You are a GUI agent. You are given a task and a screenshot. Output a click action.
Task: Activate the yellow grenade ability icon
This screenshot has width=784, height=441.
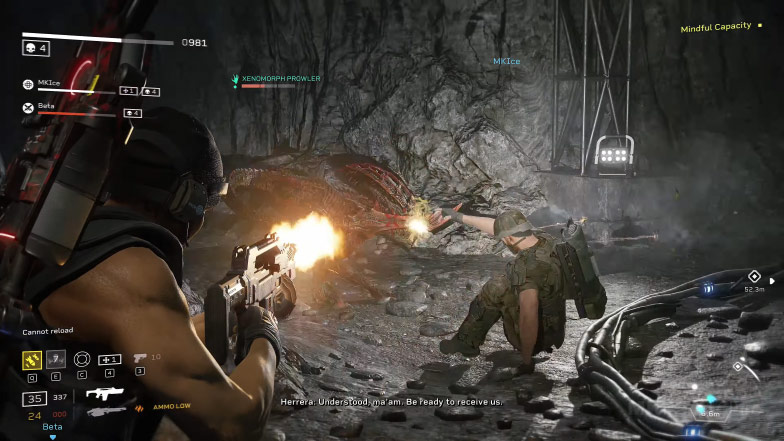coord(32,359)
